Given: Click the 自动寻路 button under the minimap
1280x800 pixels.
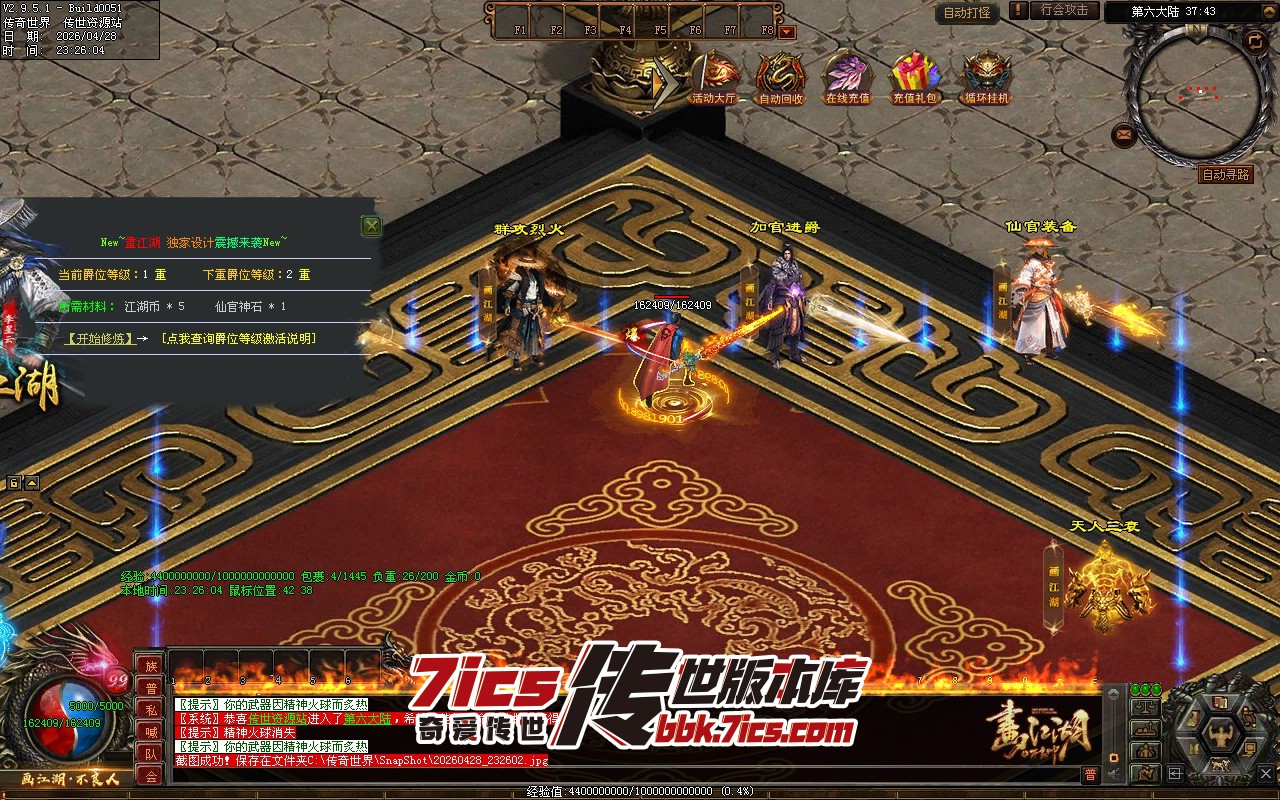Looking at the screenshot, I should point(1225,175).
